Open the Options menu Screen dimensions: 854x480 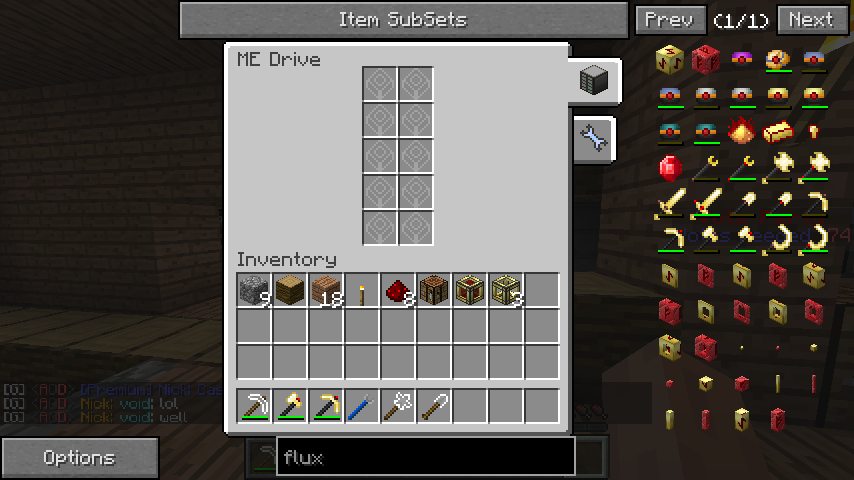pos(79,458)
